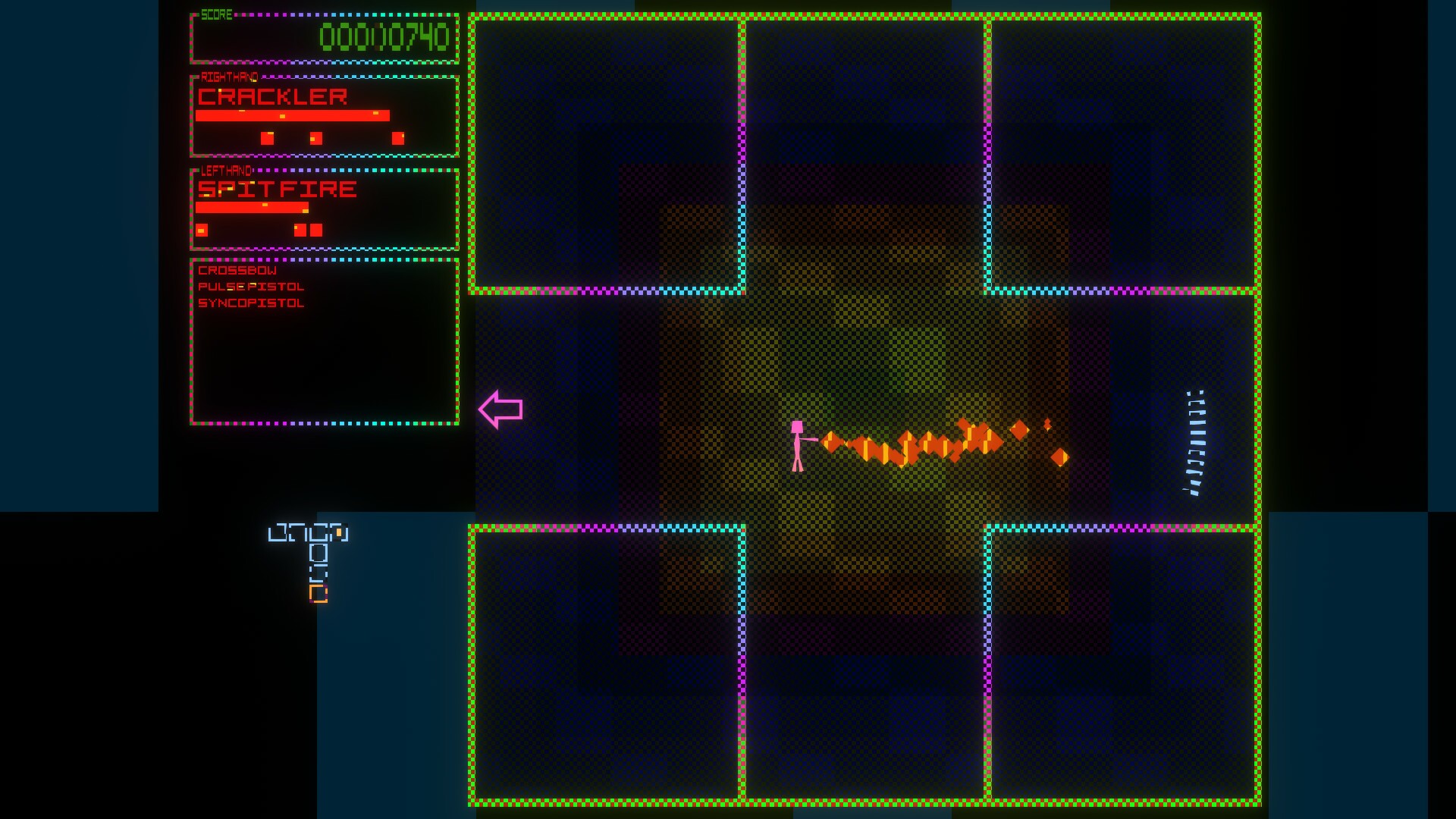Click a red ammo pip under CRACKLER

[266, 139]
